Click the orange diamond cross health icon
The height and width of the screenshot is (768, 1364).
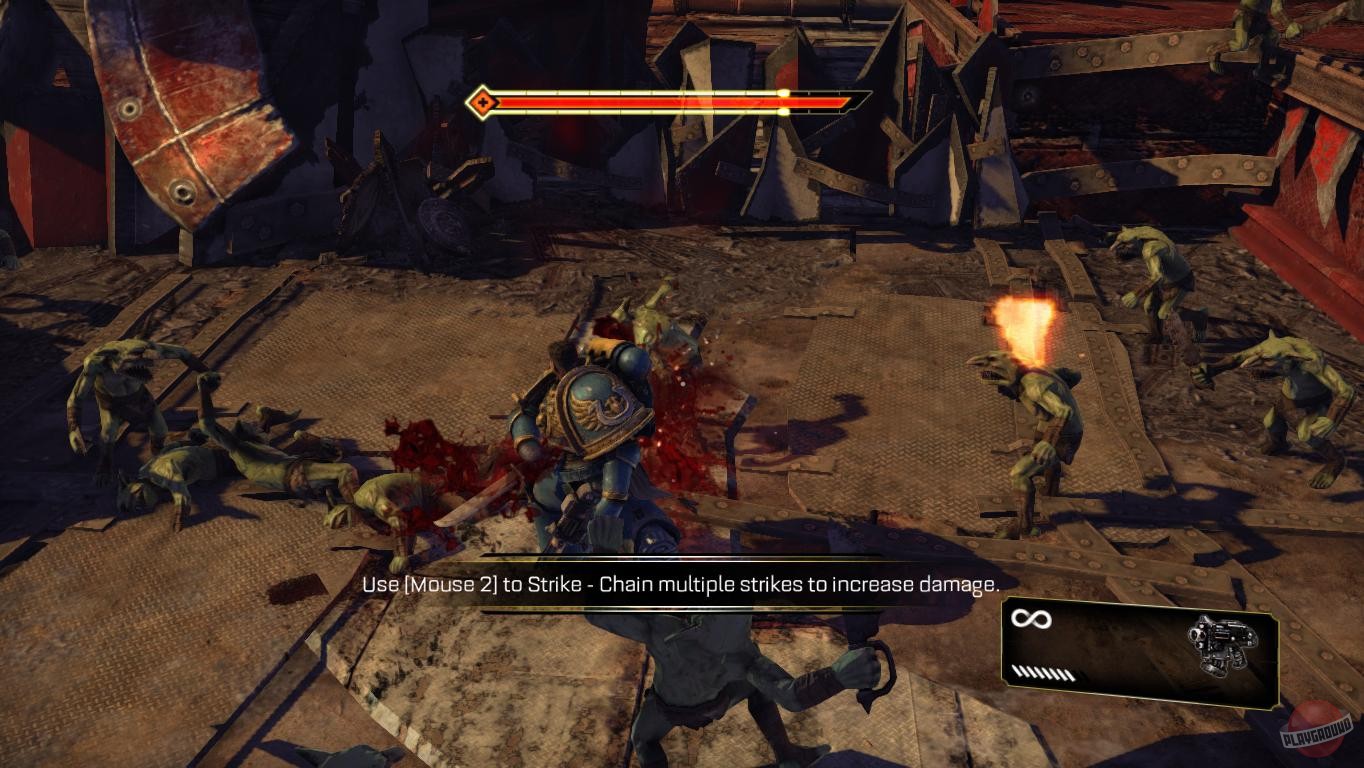click(483, 100)
